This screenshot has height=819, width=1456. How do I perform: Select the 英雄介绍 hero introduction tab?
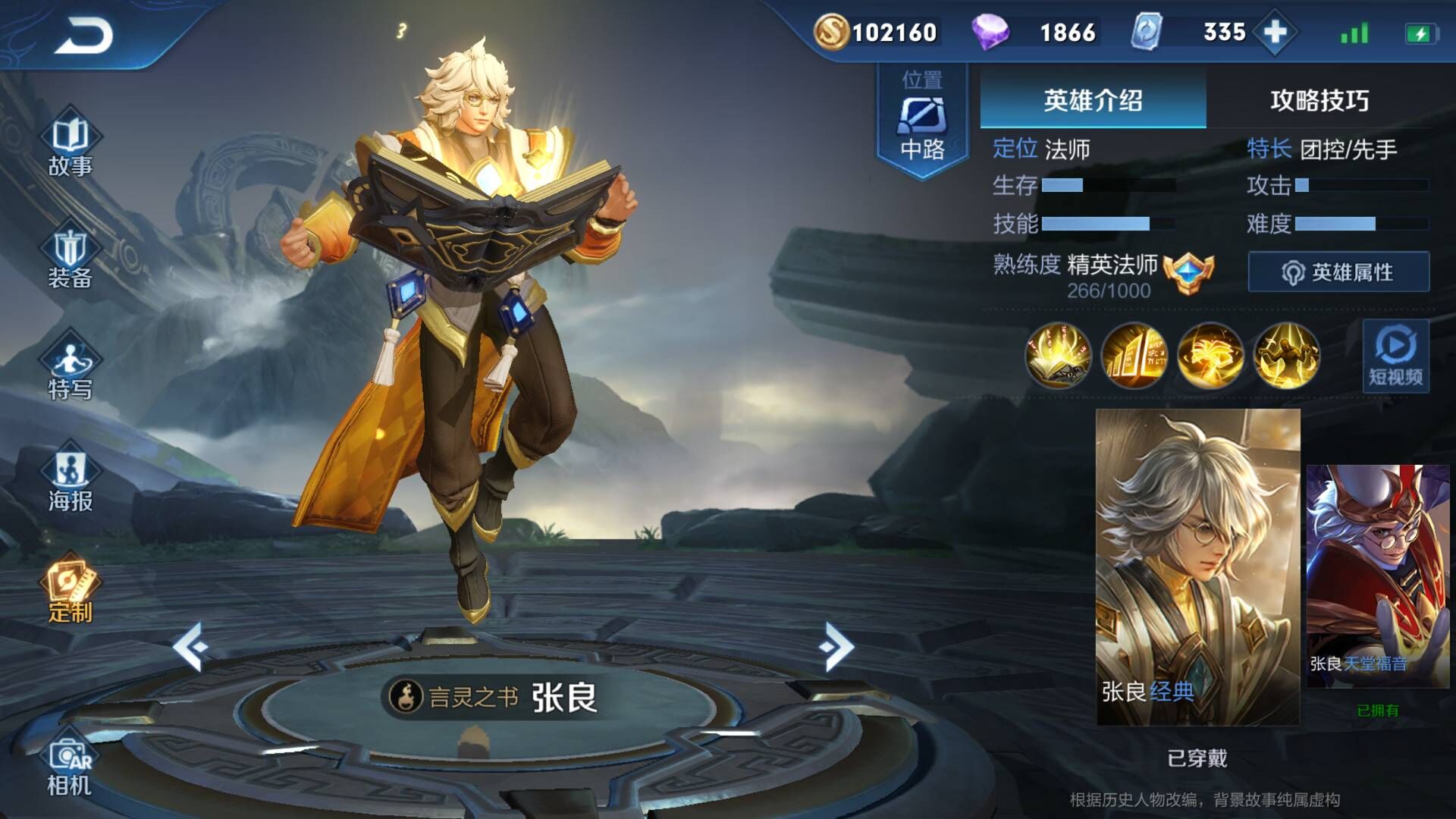1092,100
